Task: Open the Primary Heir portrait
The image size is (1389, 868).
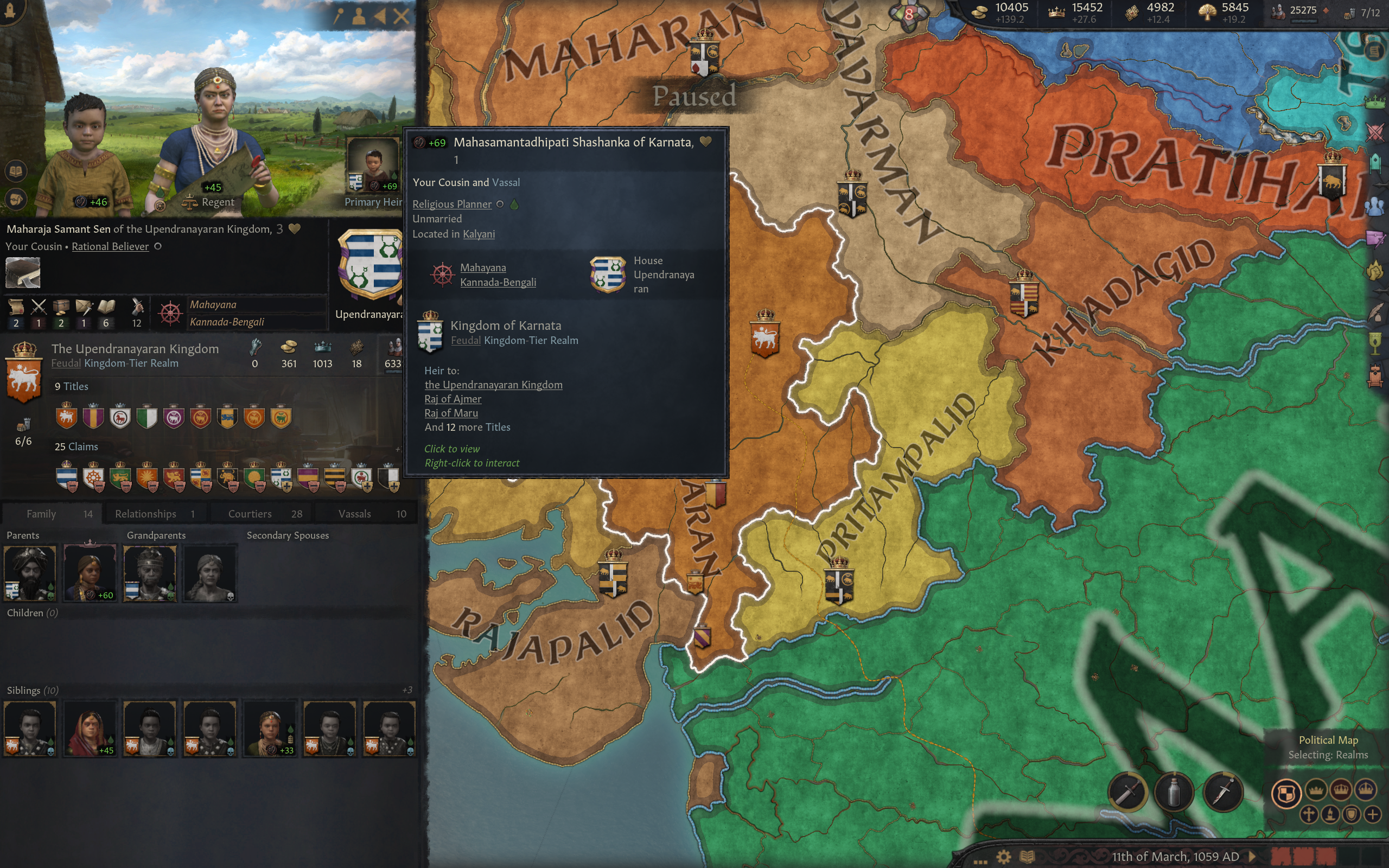Action: point(373,165)
